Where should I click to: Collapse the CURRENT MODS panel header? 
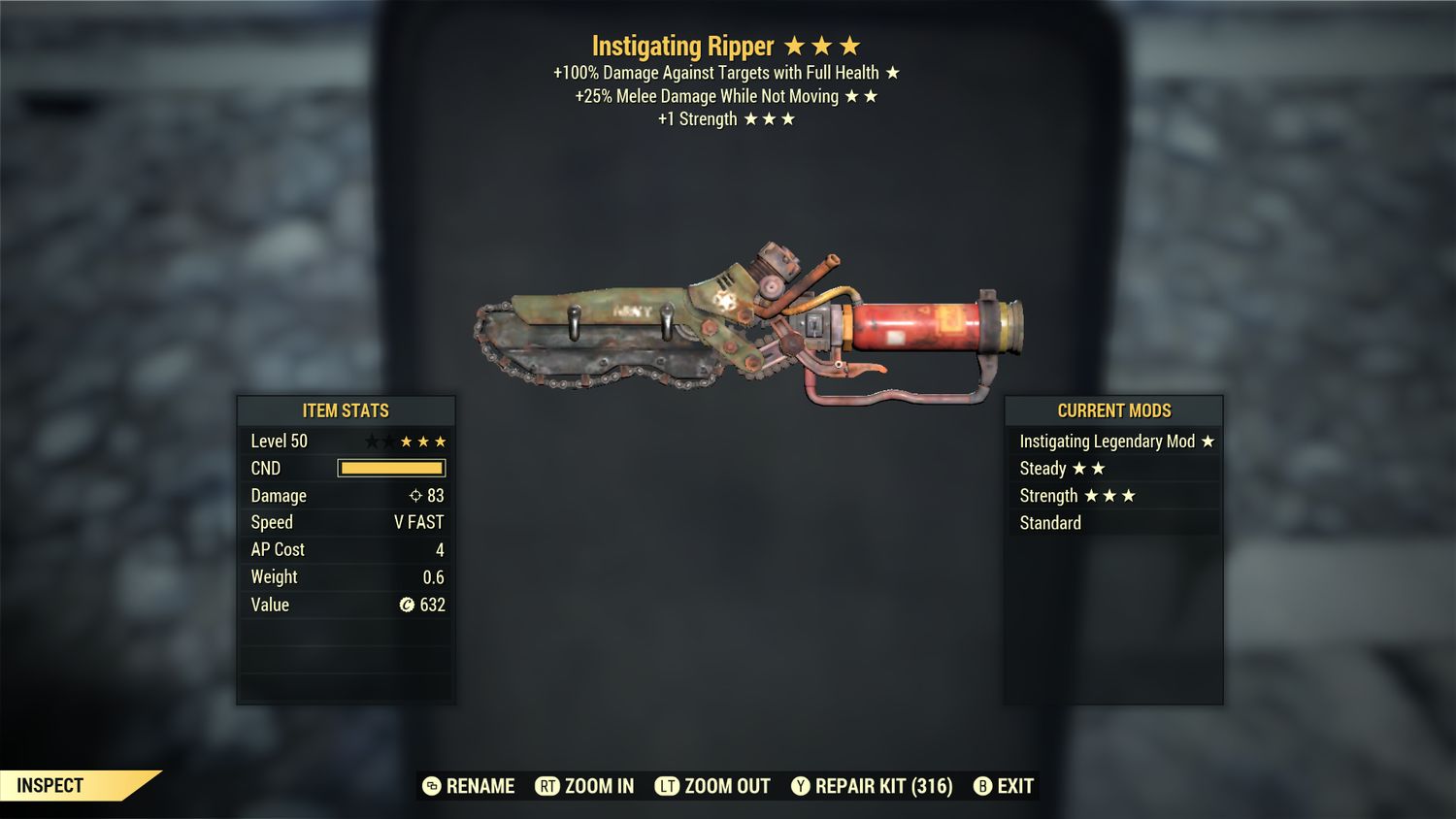(1112, 410)
